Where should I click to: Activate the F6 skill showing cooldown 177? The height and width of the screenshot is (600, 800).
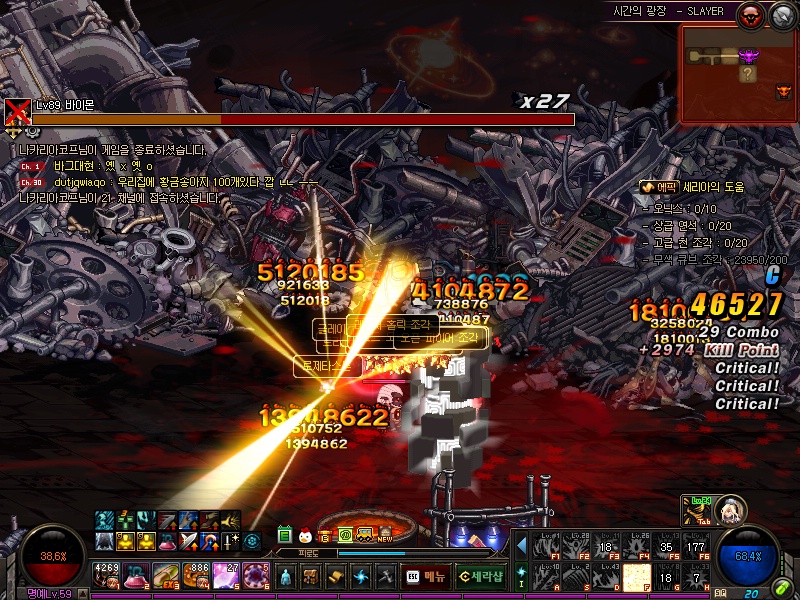click(x=694, y=546)
